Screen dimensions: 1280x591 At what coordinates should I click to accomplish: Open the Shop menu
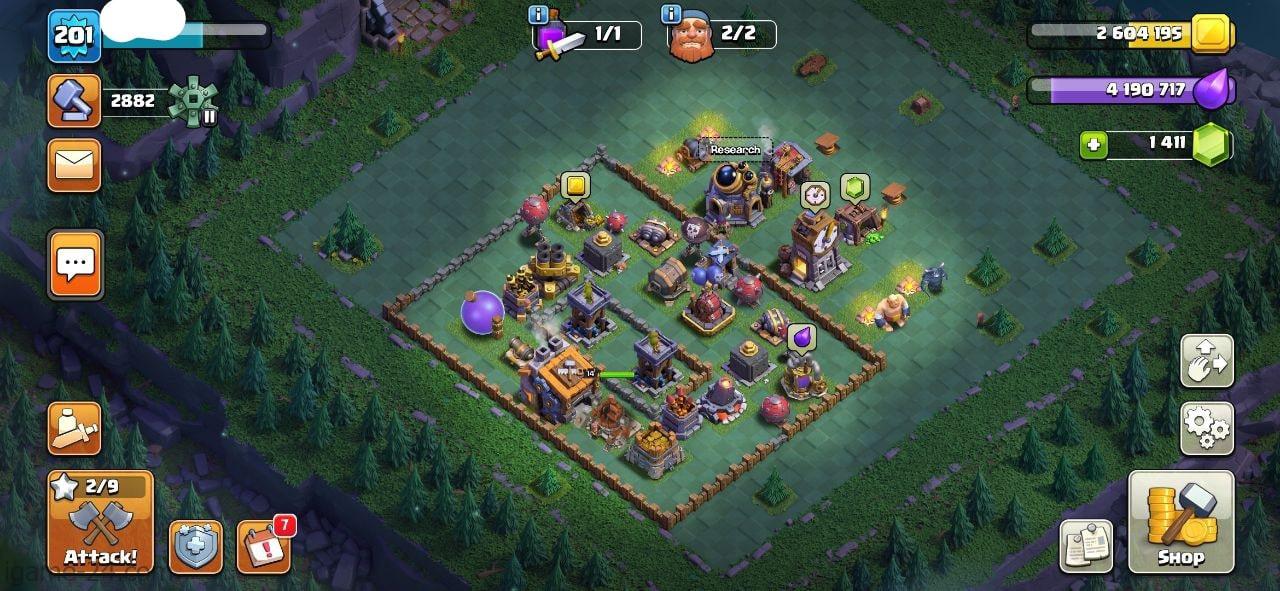[1180, 522]
